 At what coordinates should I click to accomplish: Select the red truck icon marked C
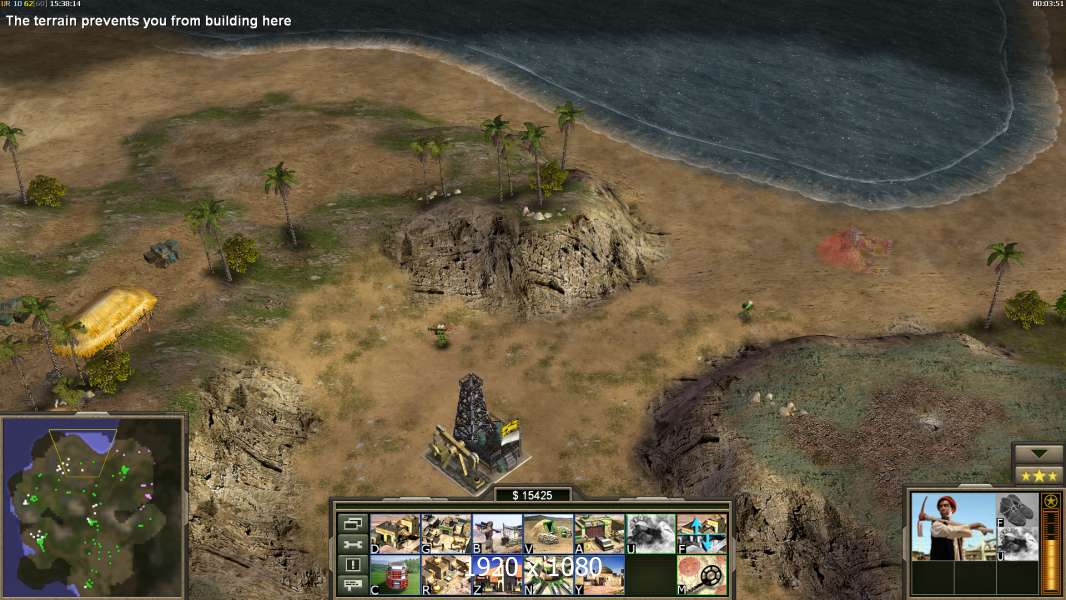[395, 575]
